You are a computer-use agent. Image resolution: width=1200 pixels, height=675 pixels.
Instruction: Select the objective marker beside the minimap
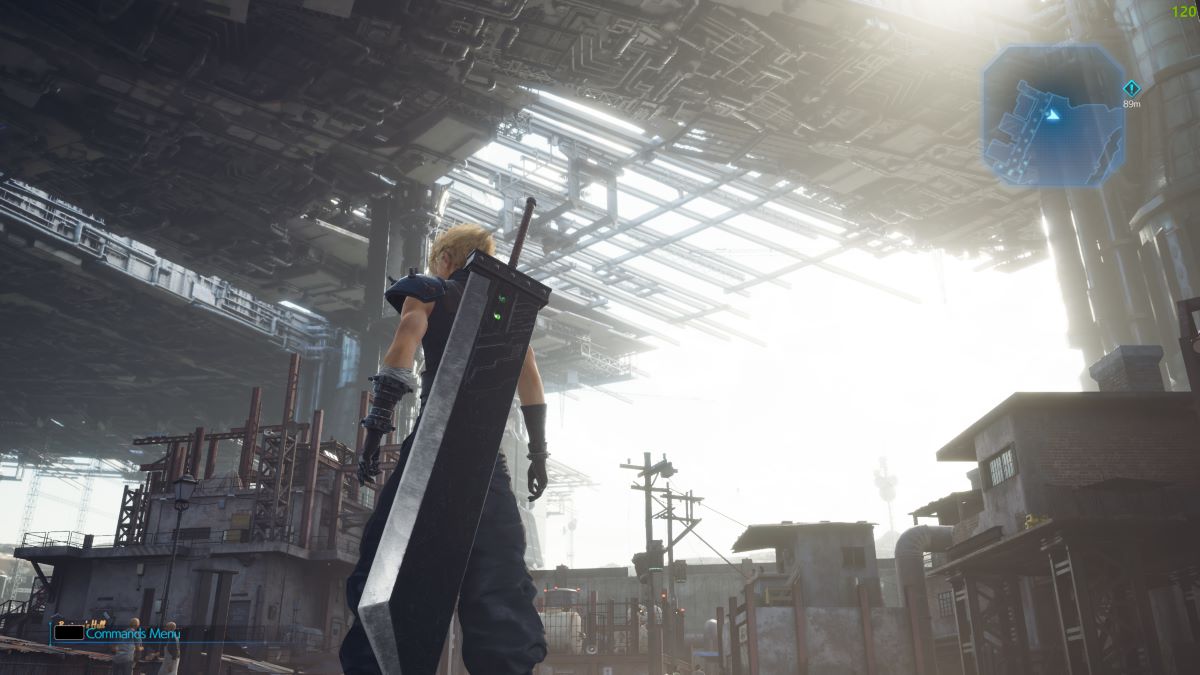(x=1131, y=88)
